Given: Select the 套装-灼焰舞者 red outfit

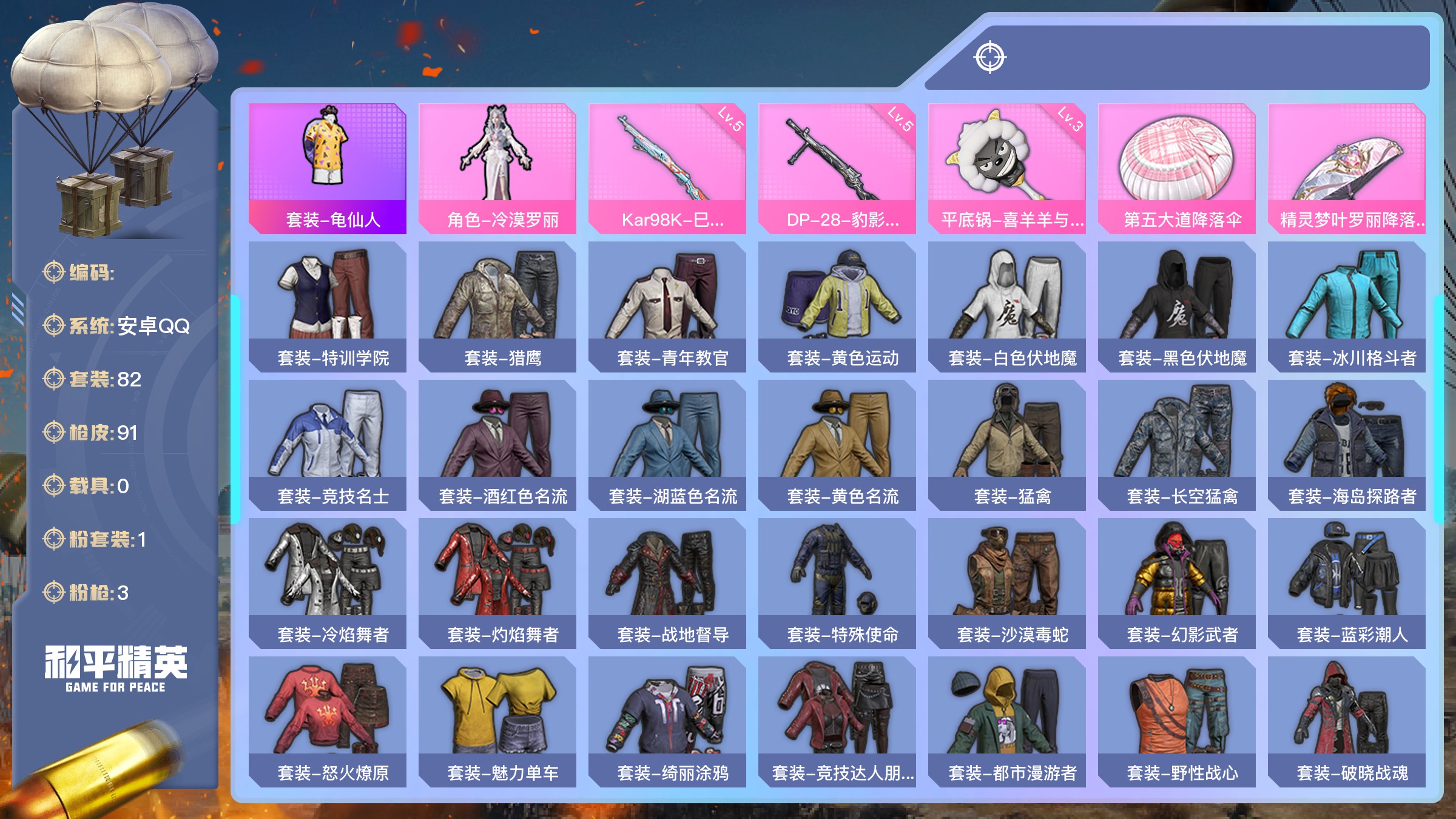Looking at the screenshot, I should point(497,583).
